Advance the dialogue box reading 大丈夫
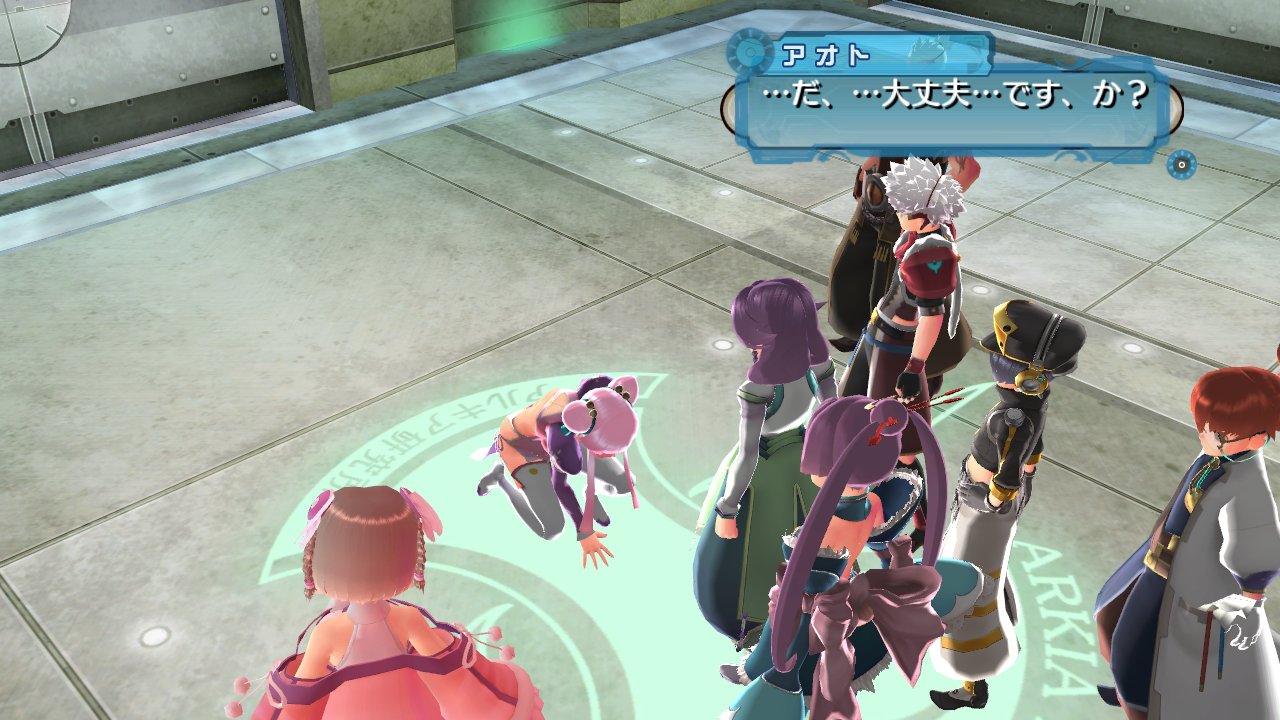Screen dimensions: 1280x720 (x=952, y=100)
